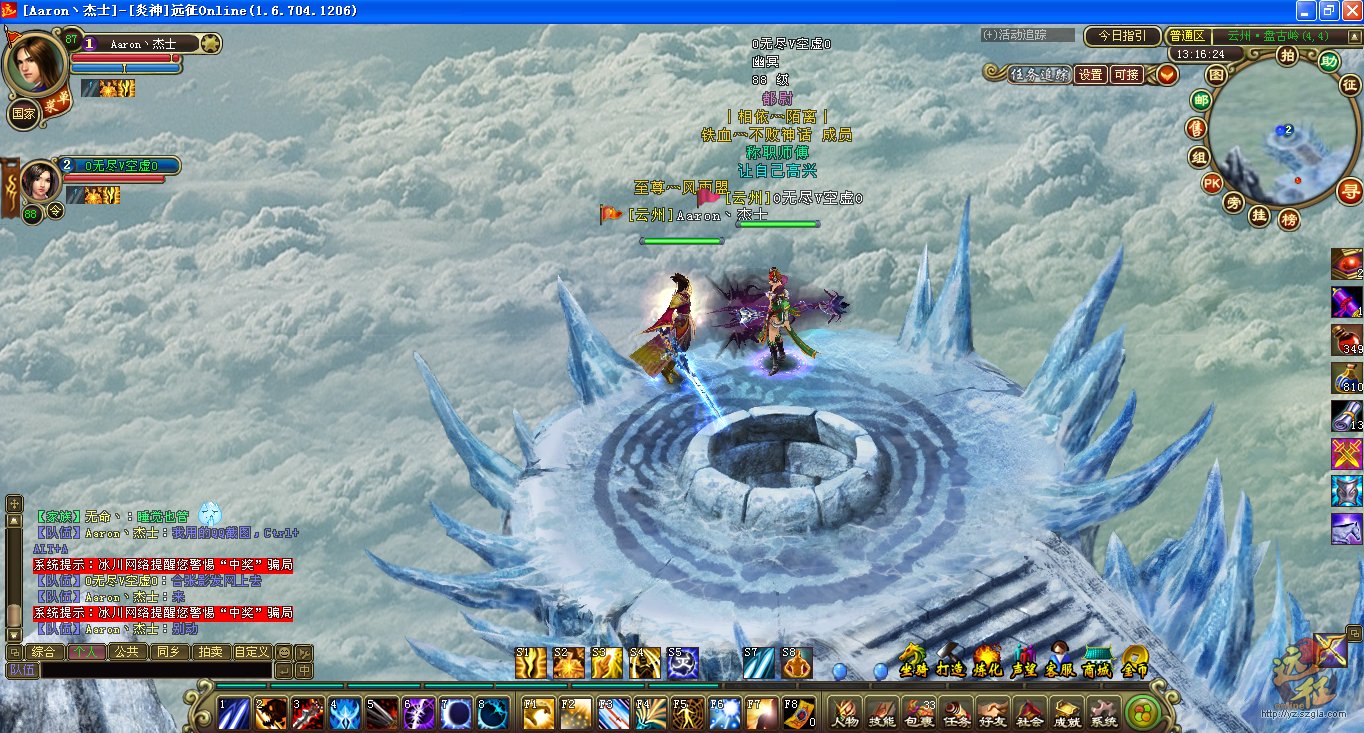1364x733 pixels.
Task: Click the 设置 button beside 任务追踪
Action: pos(1090,75)
